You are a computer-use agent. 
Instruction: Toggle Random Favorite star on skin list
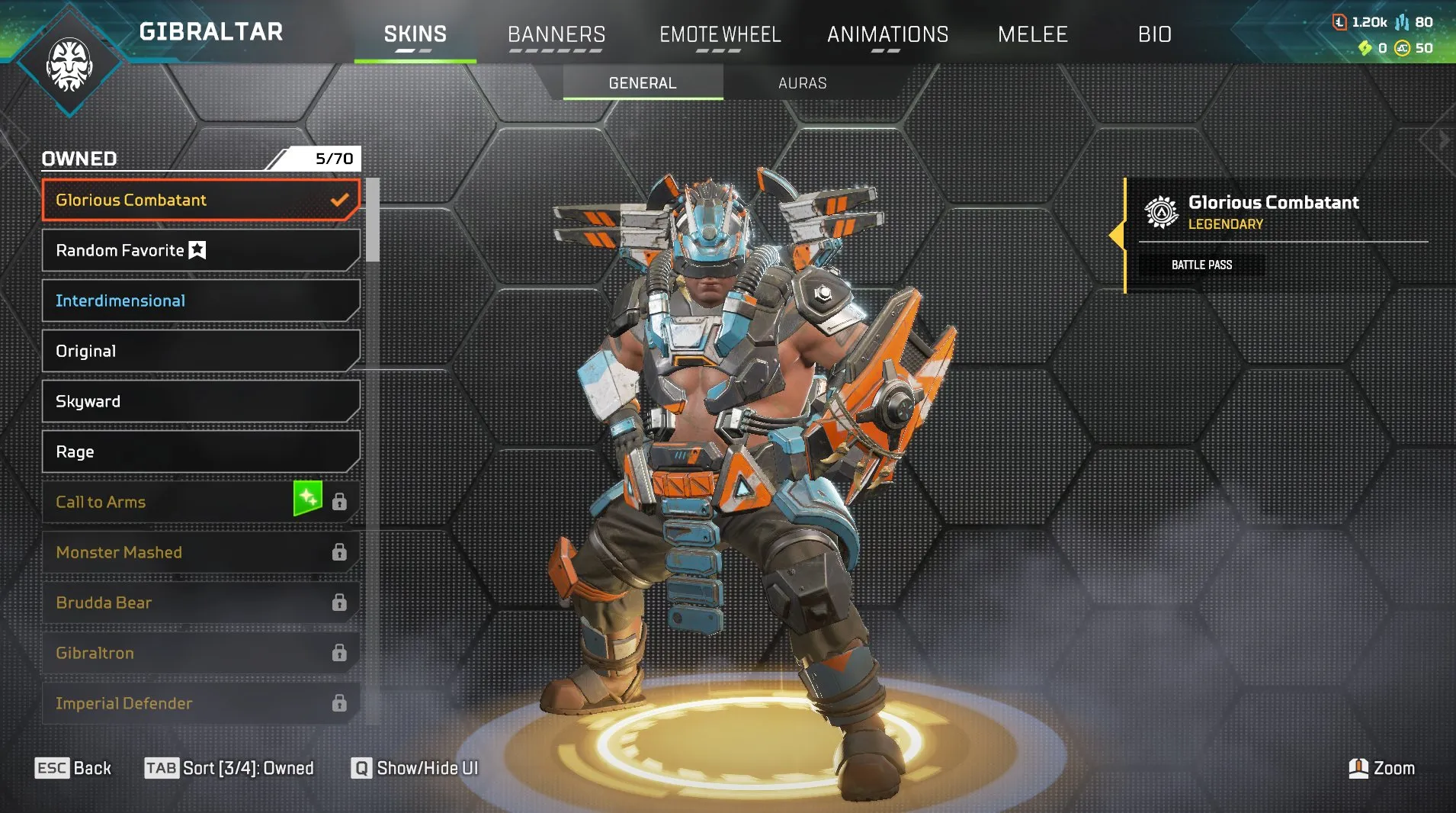click(x=196, y=249)
